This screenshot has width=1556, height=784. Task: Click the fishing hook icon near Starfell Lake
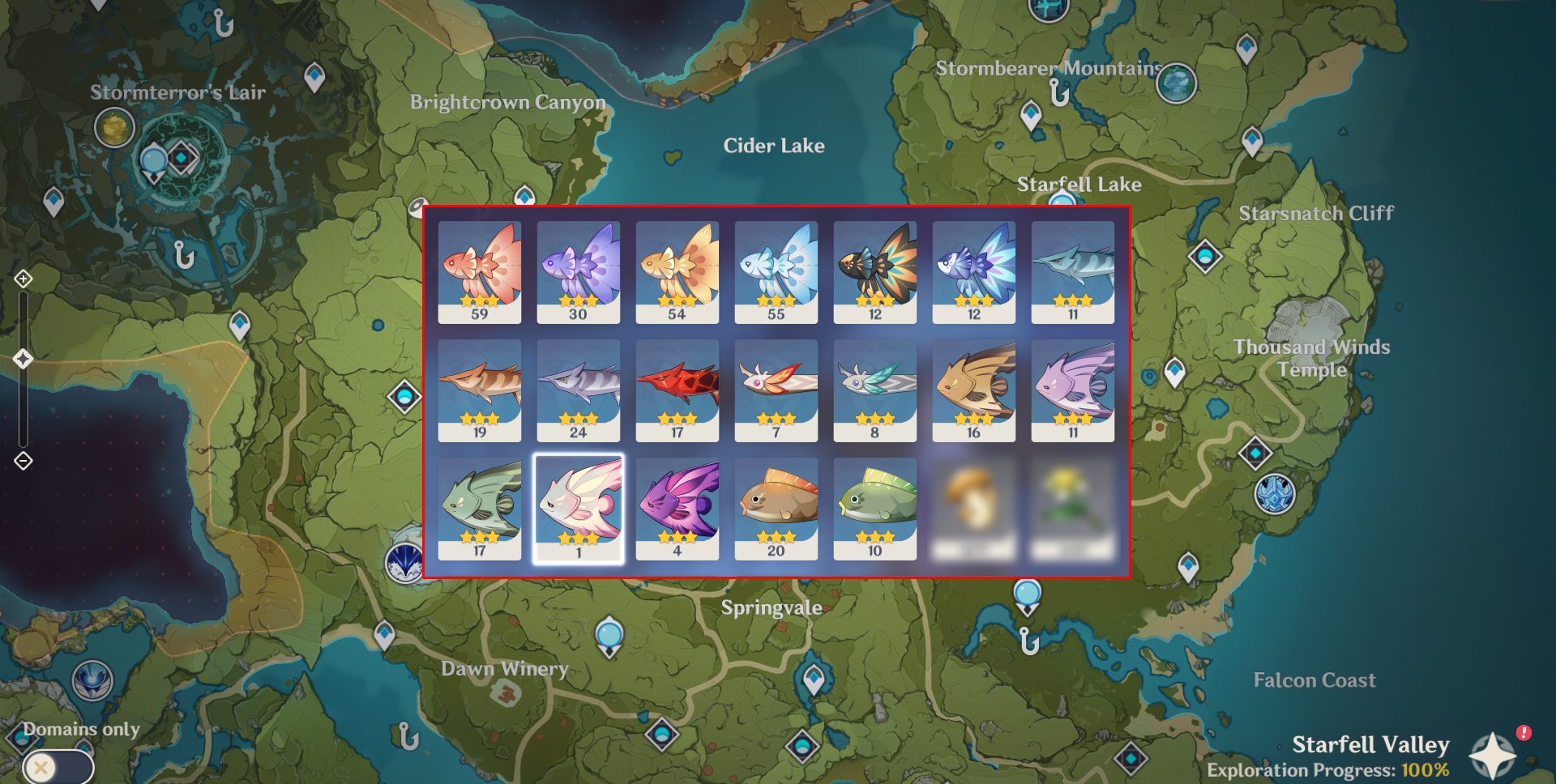point(1059,93)
